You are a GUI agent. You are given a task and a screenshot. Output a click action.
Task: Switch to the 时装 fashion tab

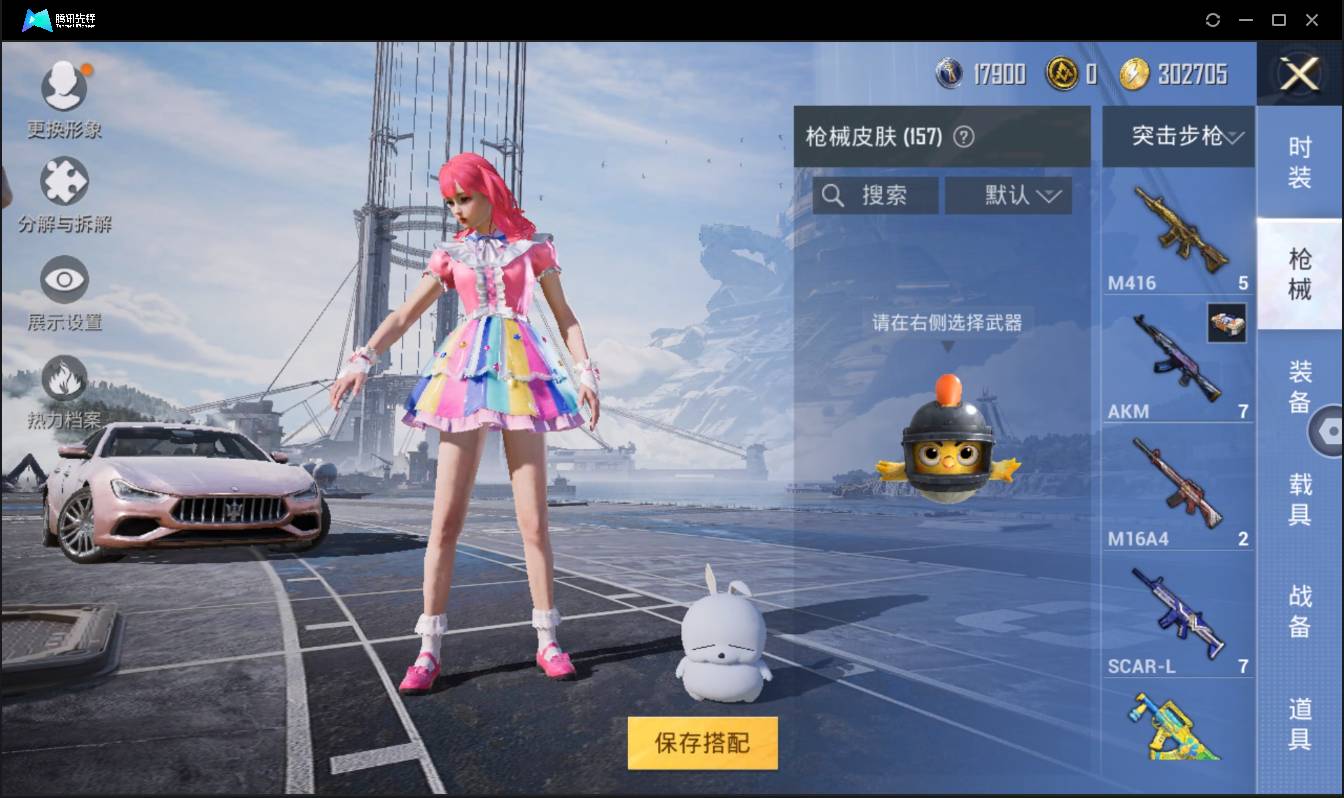tap(1300, 160)
